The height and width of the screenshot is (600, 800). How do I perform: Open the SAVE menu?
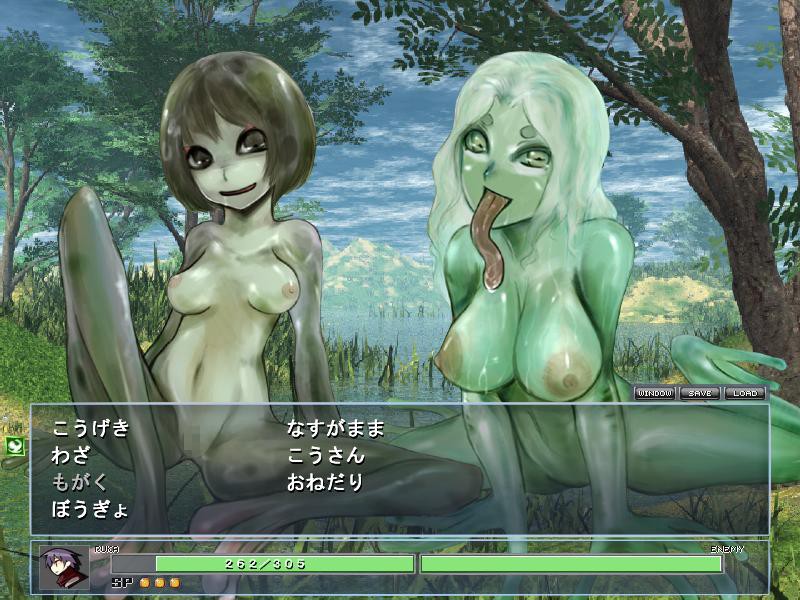pyautogui.click(x=700, y=393)
